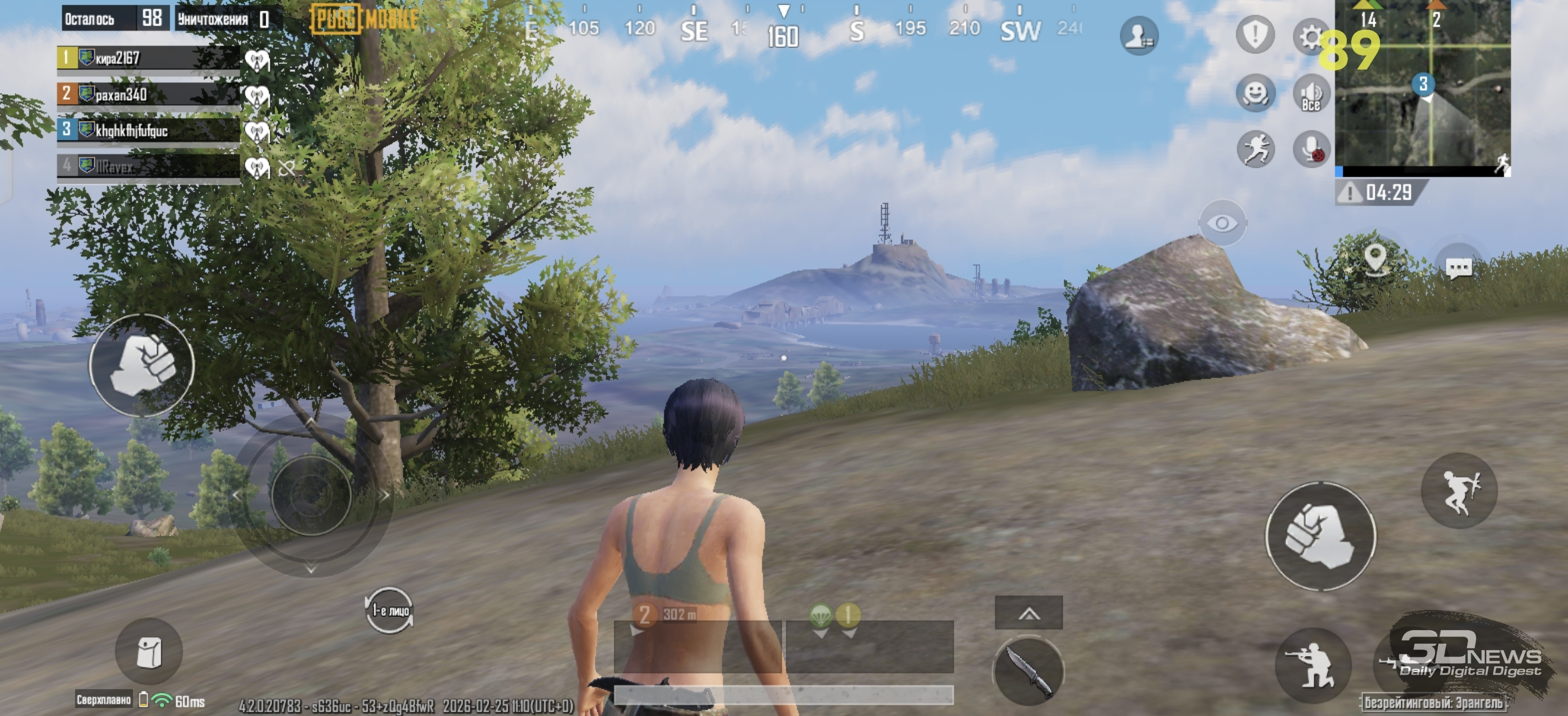Open the emote smiley menu

click(1255, 94)
